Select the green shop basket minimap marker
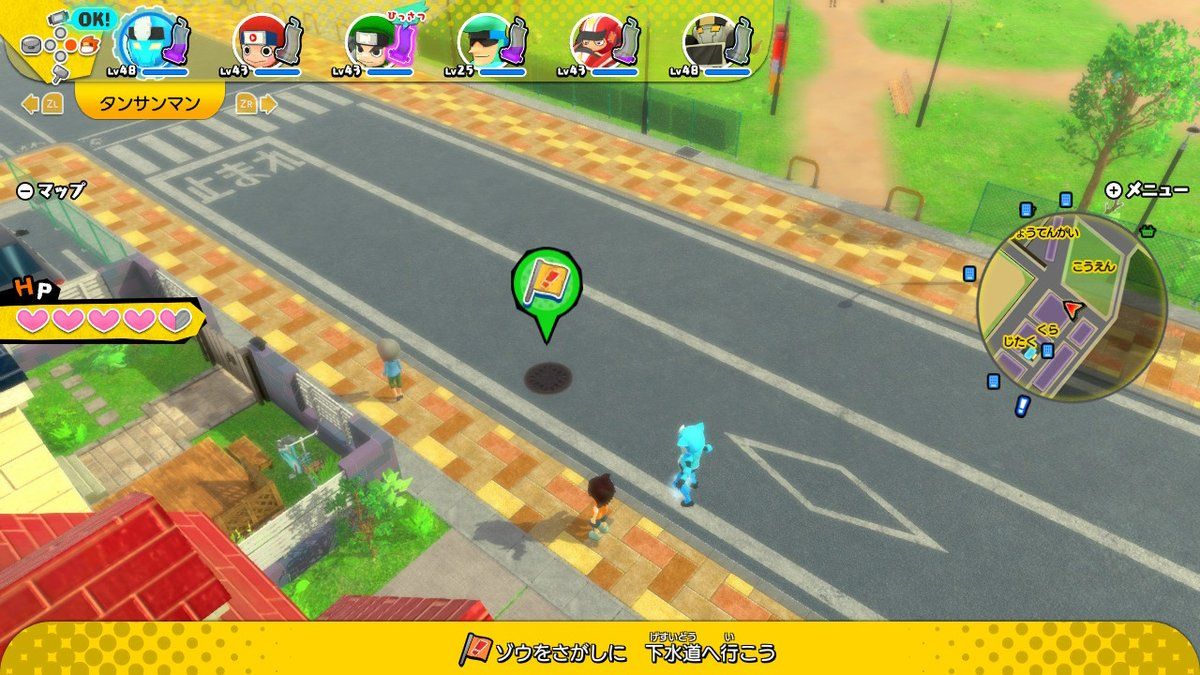The width and height of the screenshot is (1200, 675). (1147, 231)
